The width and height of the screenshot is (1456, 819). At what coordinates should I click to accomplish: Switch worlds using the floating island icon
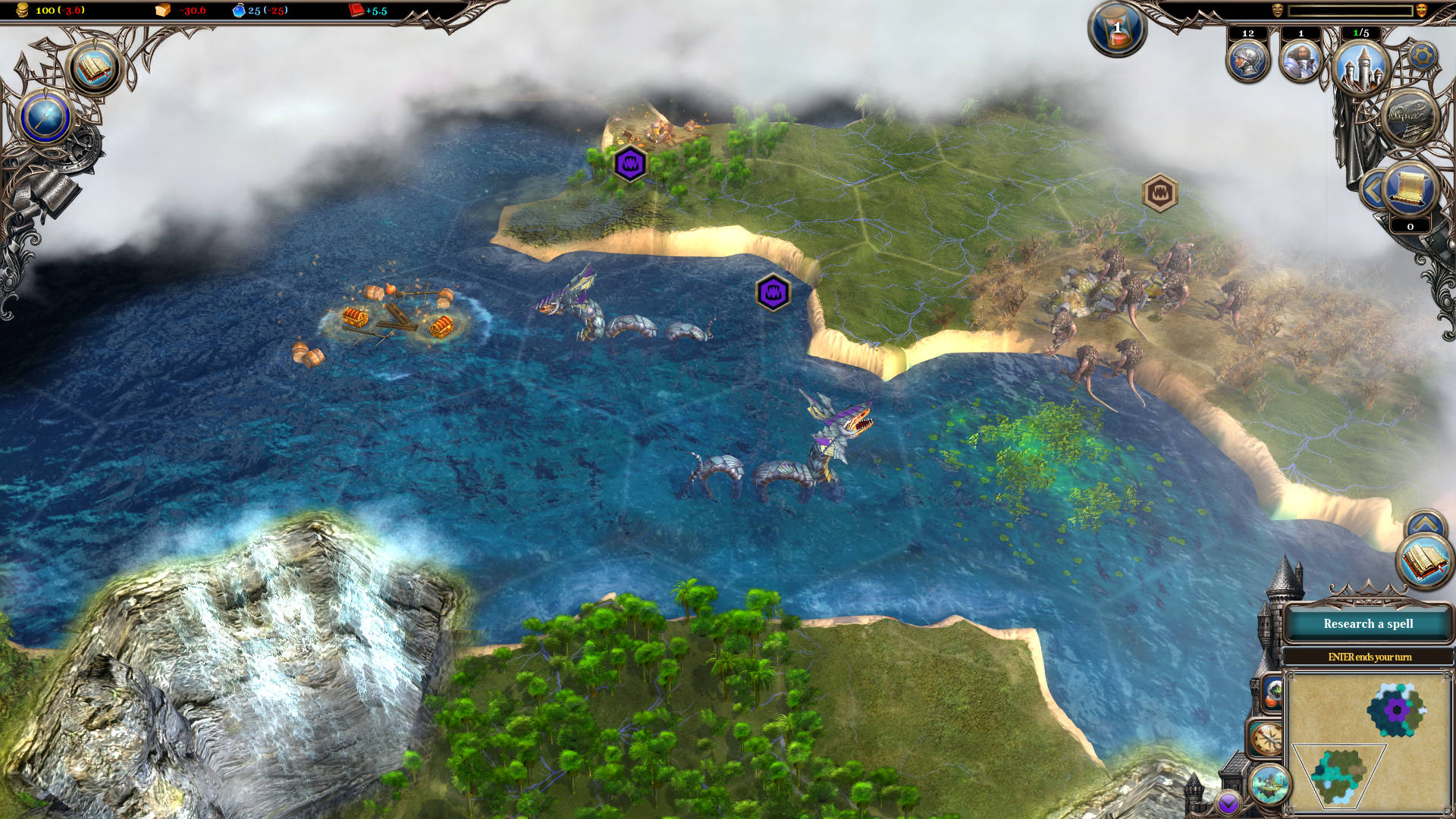coord(1269,783)
